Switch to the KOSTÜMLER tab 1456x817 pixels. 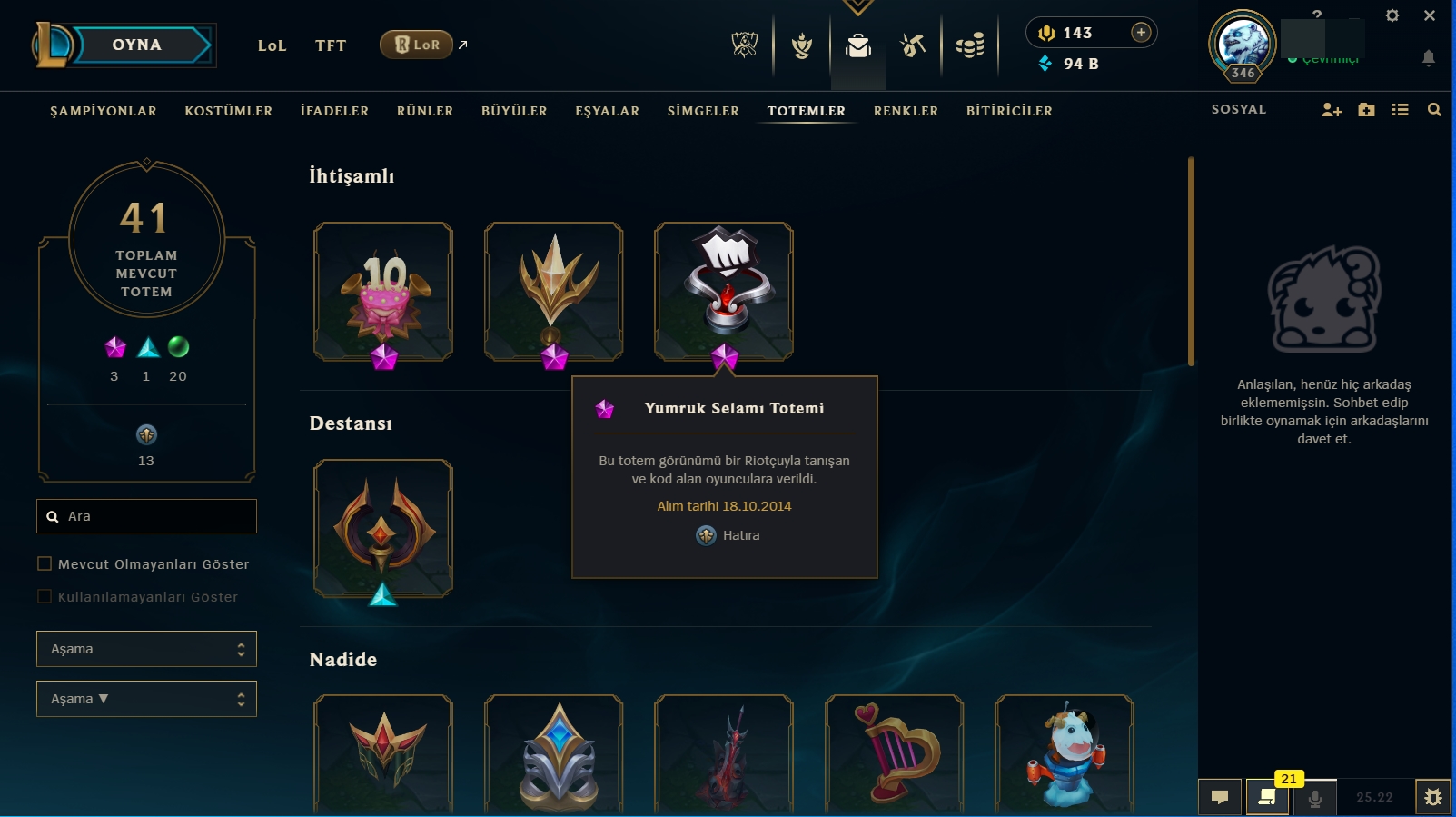click(x=229, y=111)
